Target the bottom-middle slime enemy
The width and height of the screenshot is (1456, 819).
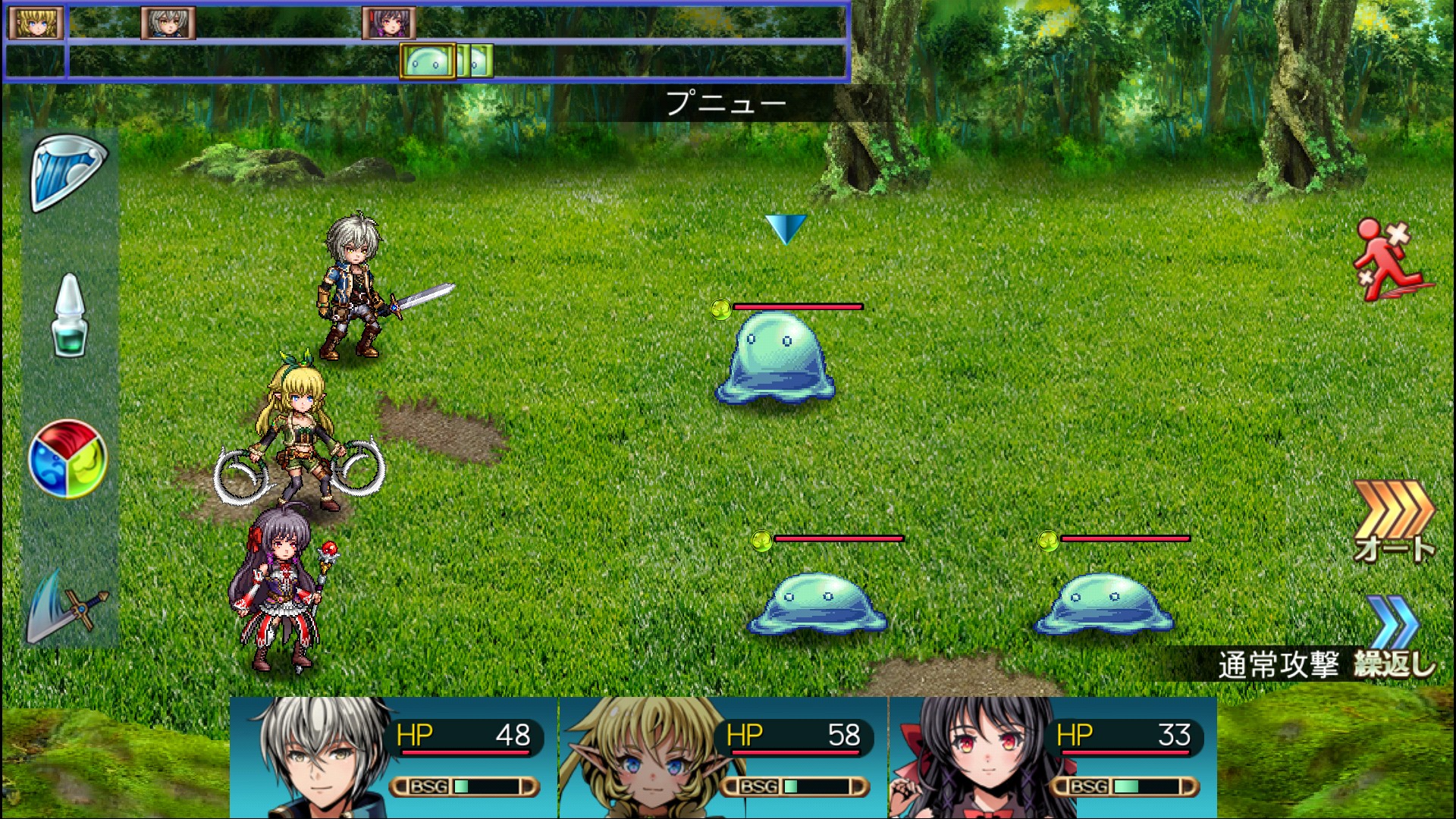[x=817, y=604]
